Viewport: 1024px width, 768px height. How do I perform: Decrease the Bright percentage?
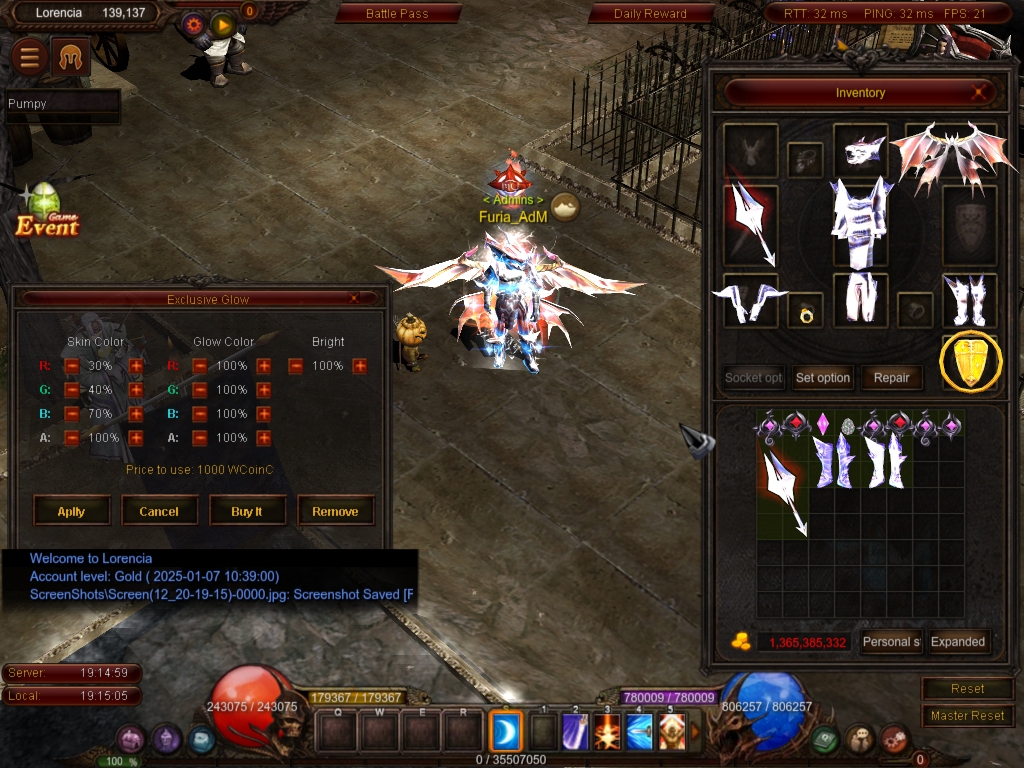point(296,367)
